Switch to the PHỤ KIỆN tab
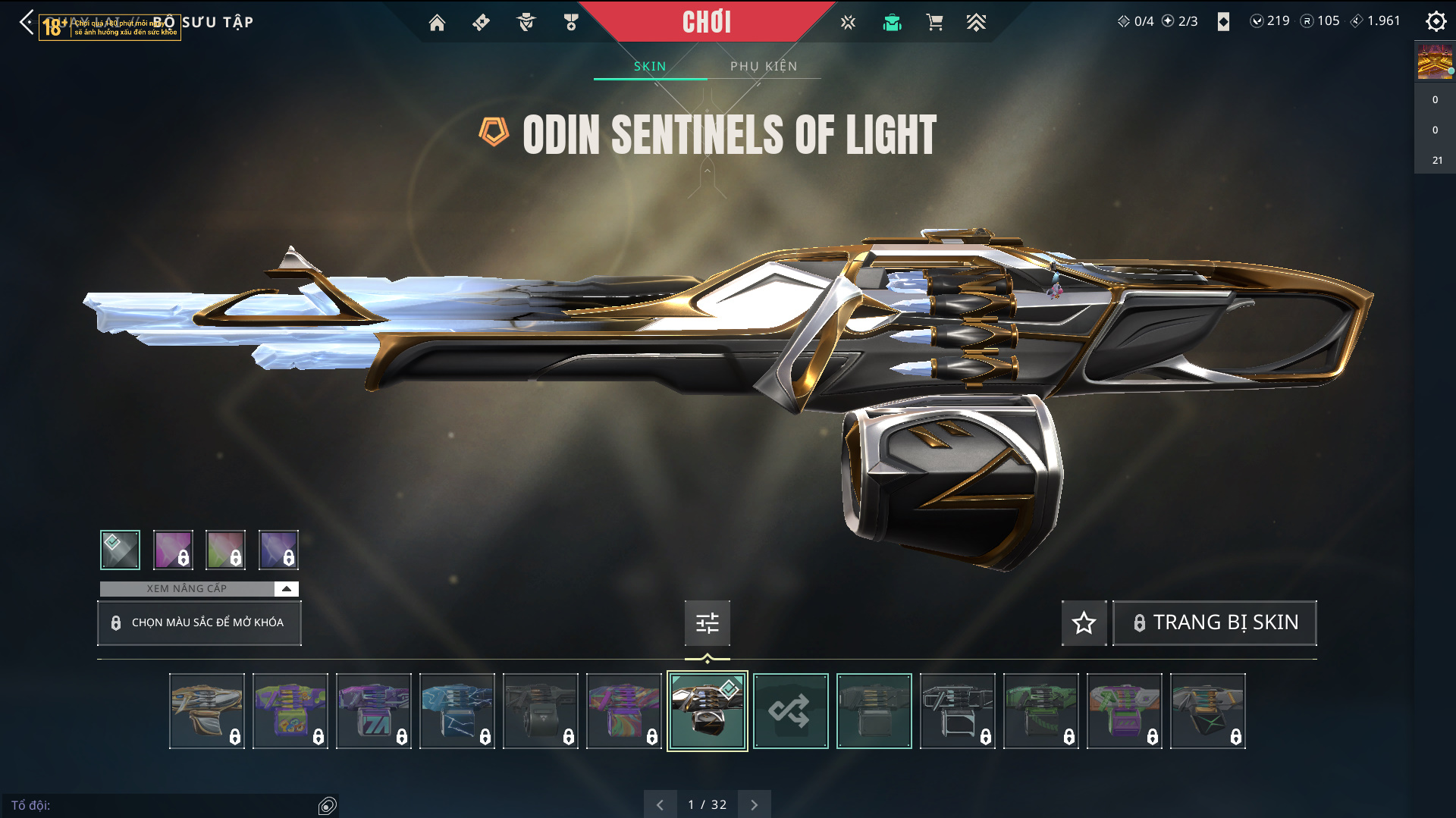 (764, 66)
